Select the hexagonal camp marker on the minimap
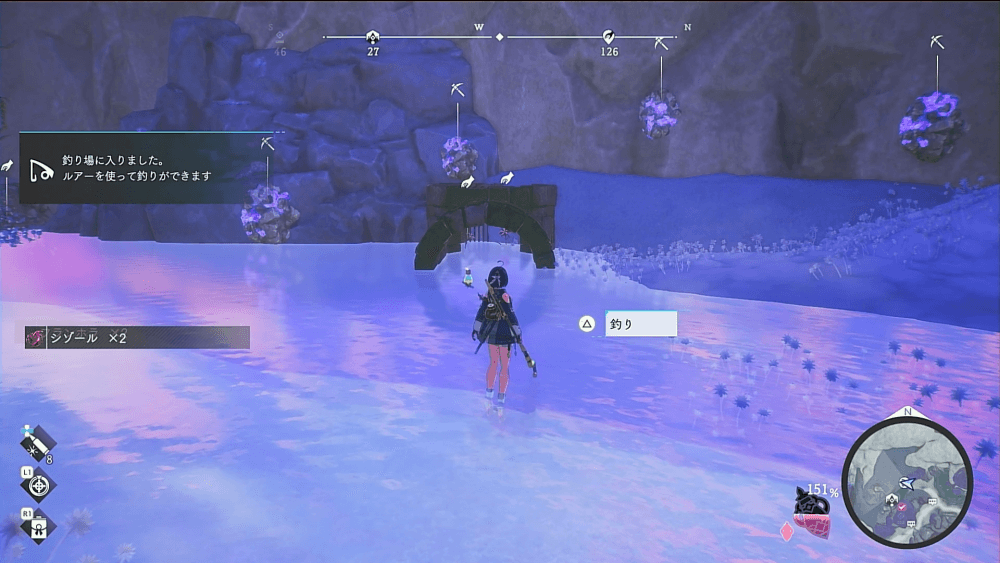The width and height of the screenshot is (1000, 563). [890, 499]
